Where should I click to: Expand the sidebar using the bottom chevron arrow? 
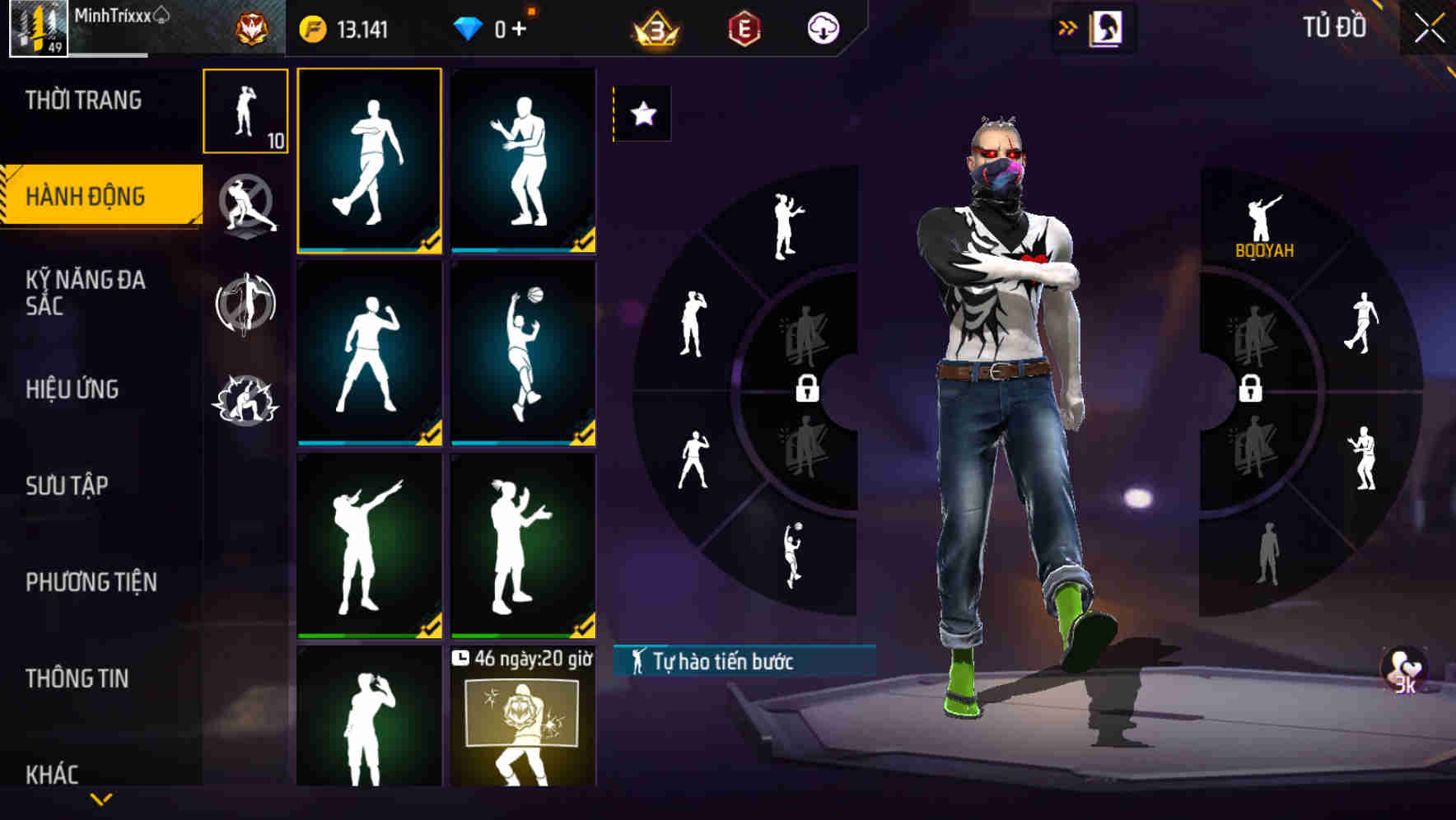click(x=101, y=799)
